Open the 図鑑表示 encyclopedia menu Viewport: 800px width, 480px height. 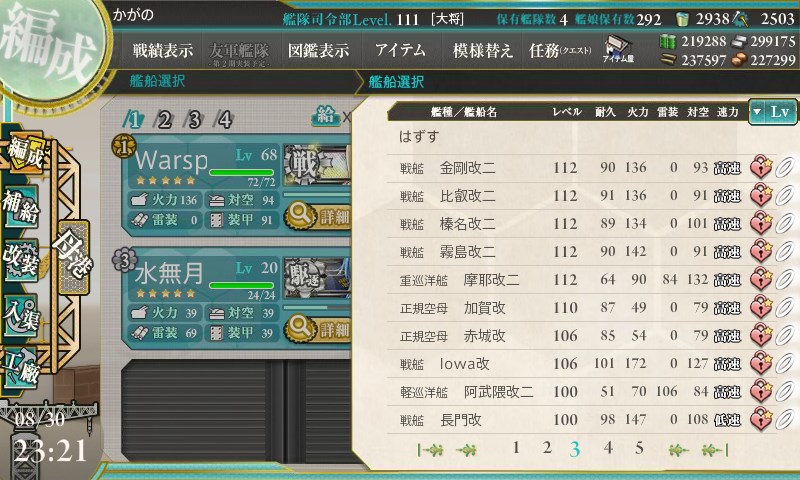(x=319, y=50)
